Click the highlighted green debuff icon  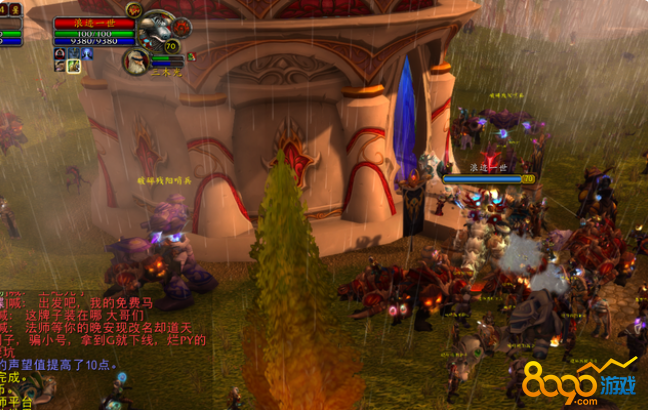(73, 66)
